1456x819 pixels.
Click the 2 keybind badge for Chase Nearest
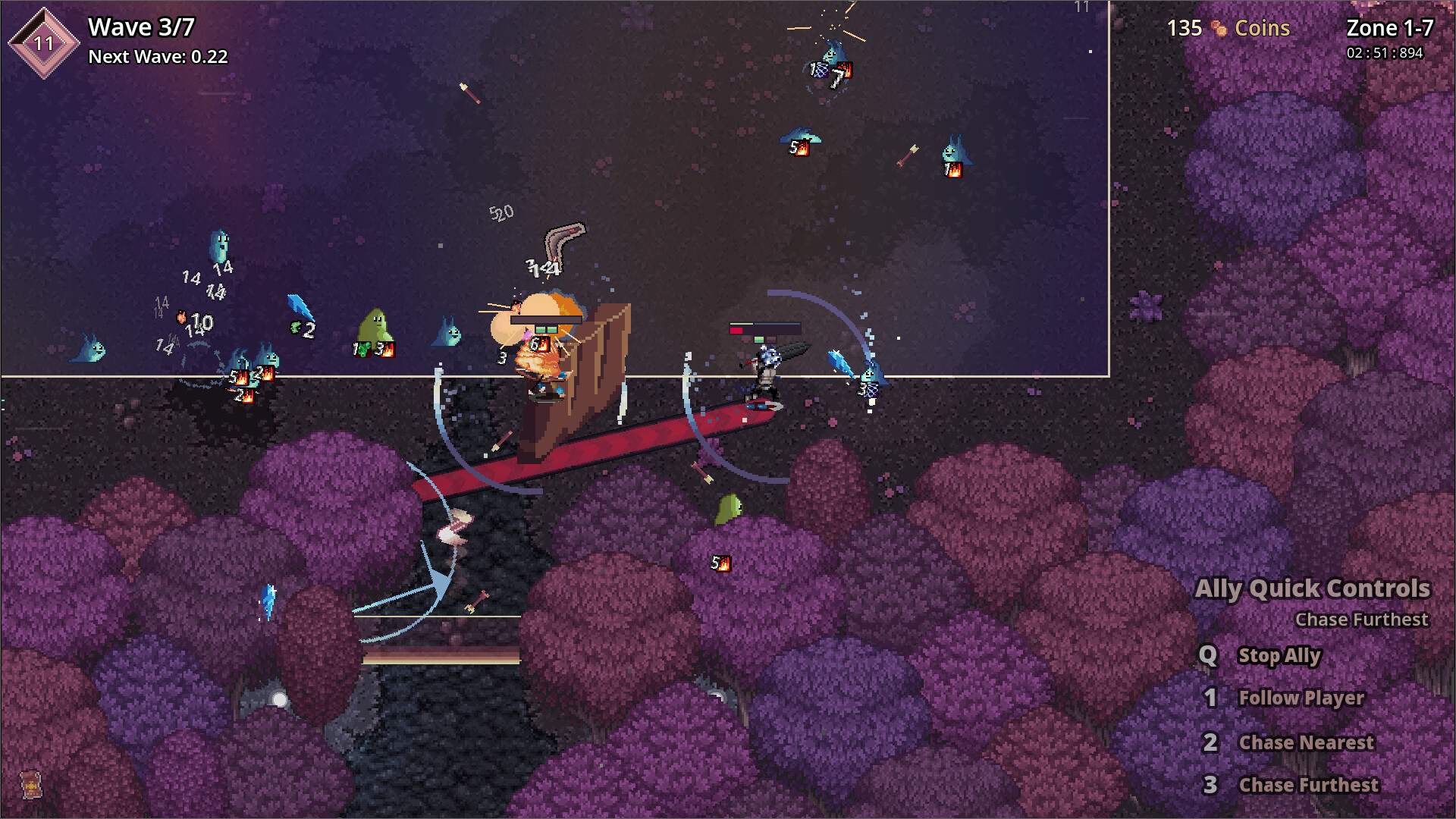pos(1211,743)
